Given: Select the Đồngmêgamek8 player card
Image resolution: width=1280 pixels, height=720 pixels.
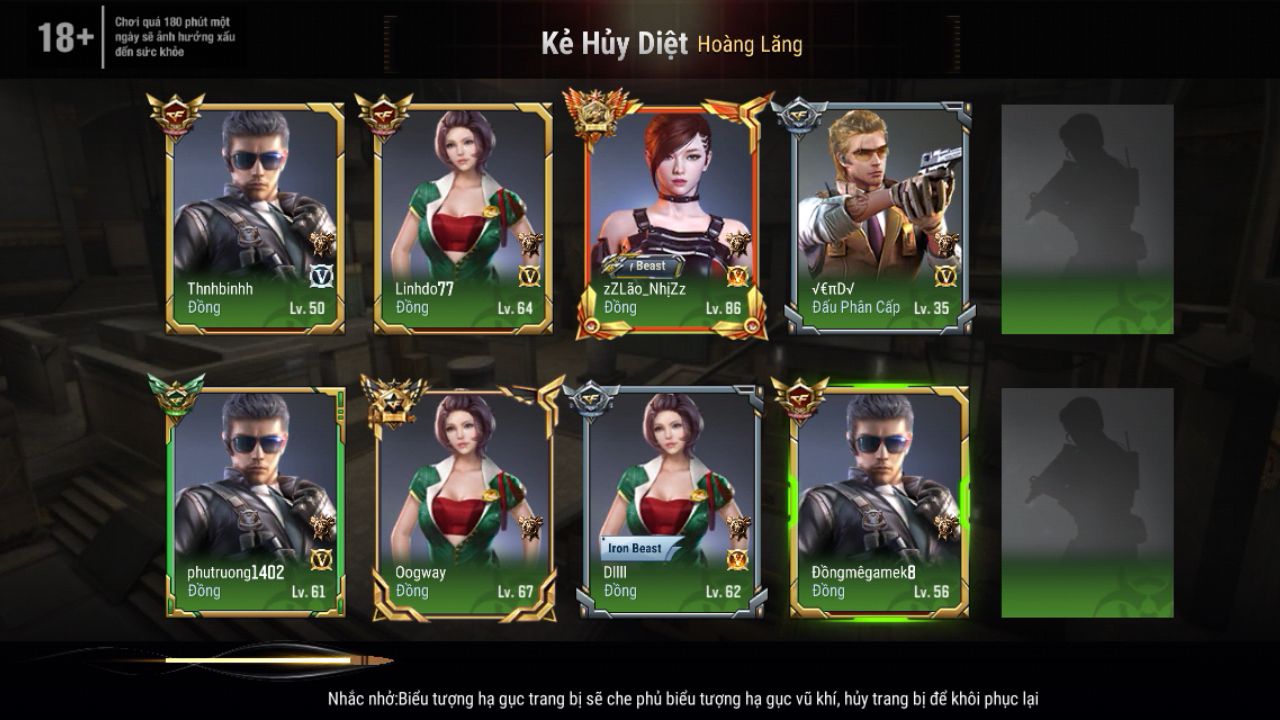Looking at the screenshot, I should tap(880, 502).
